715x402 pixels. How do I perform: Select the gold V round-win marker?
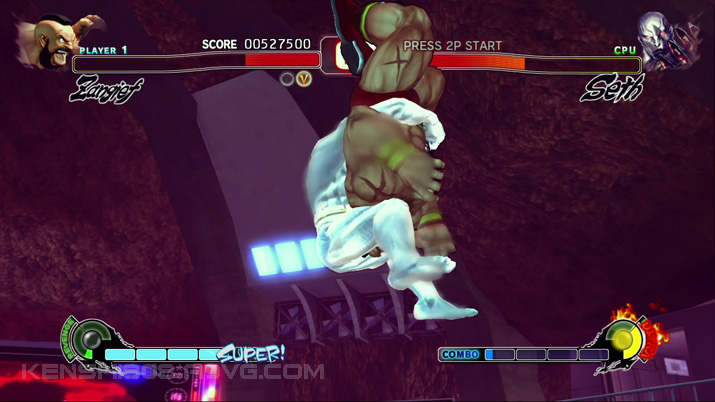point(304,78)
